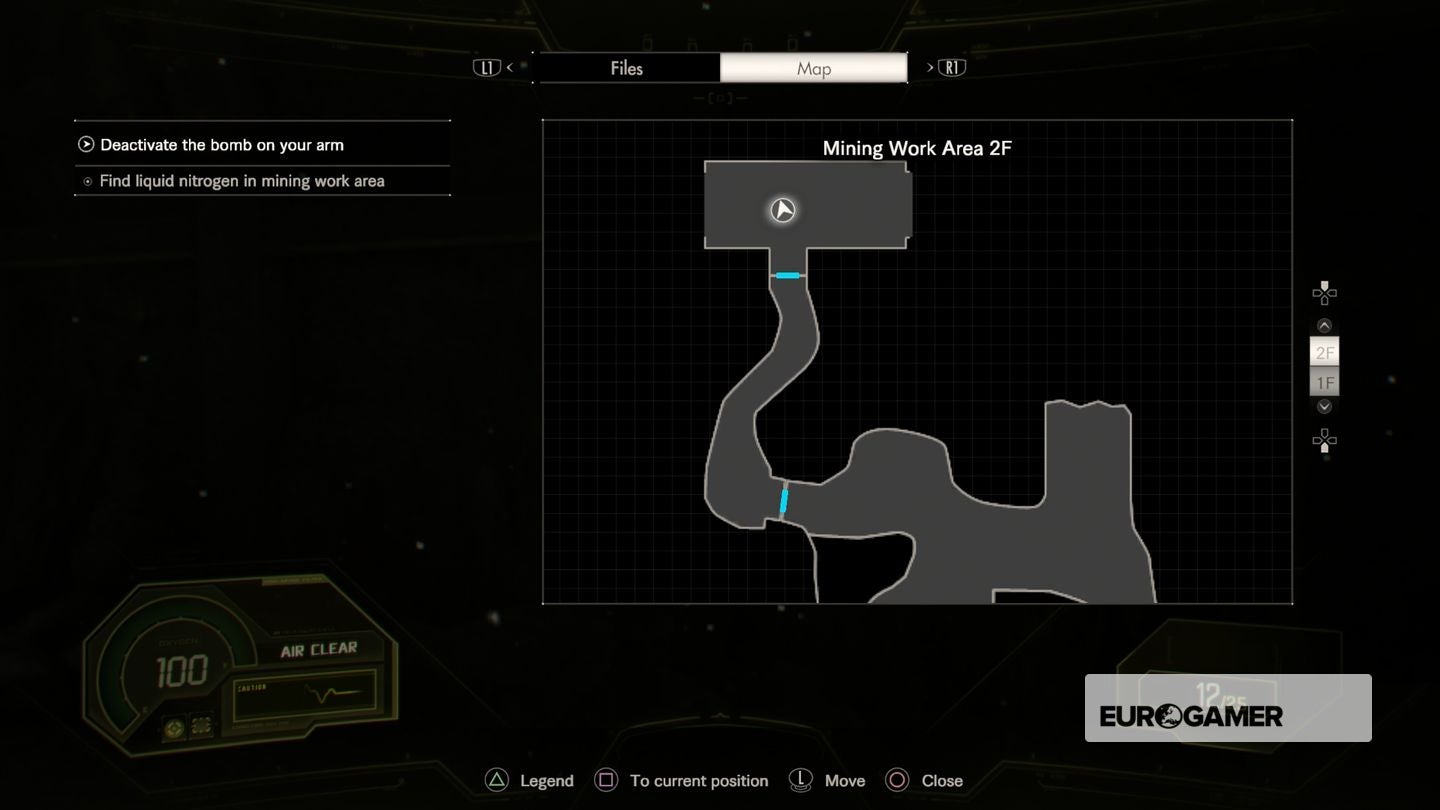1440x810 pixels.
Task: Click the d-pad icon above the floor selector
Action: pyautogui.click(x=1324, y=292)
